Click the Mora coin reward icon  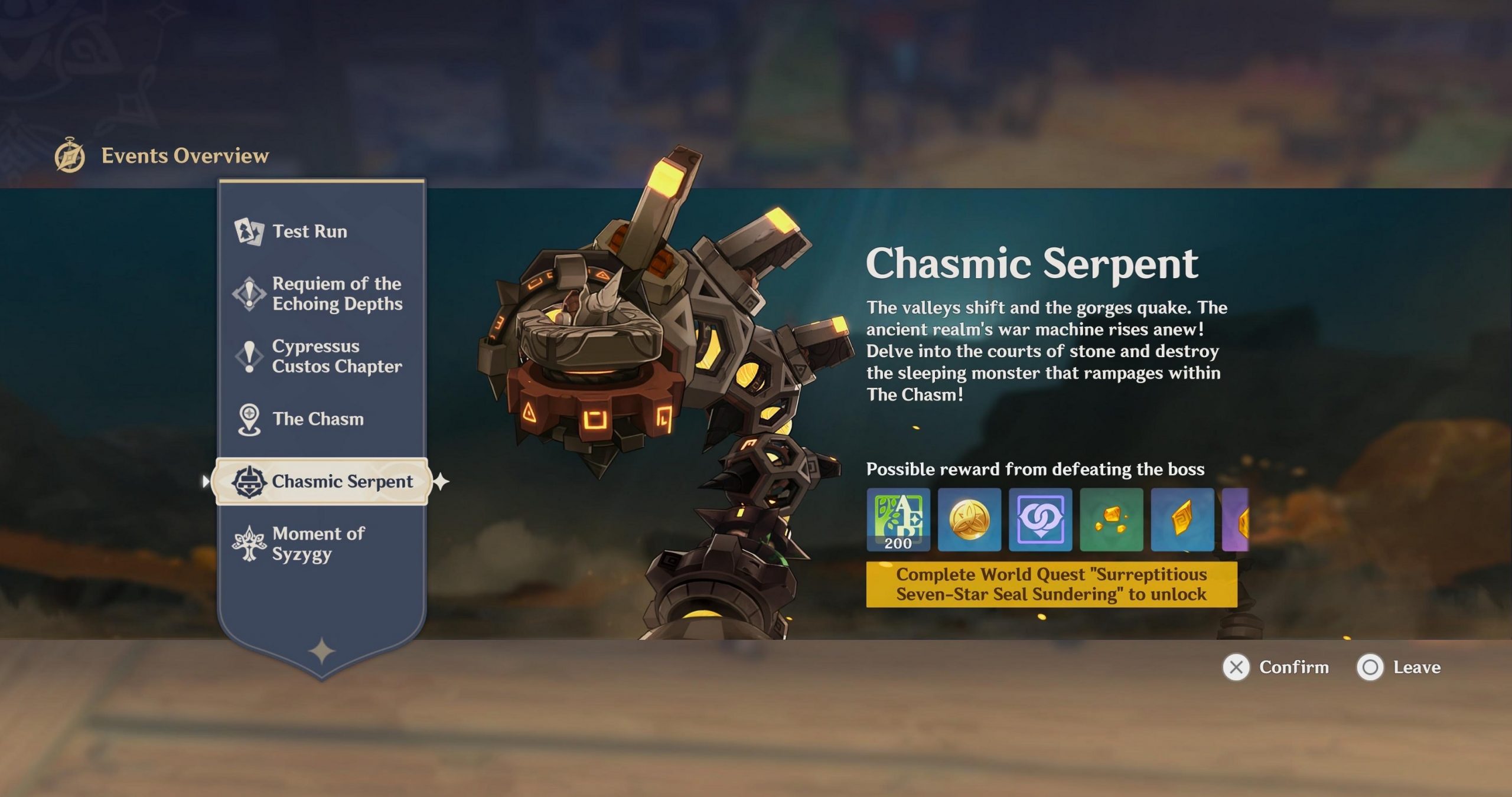point(969,521)
